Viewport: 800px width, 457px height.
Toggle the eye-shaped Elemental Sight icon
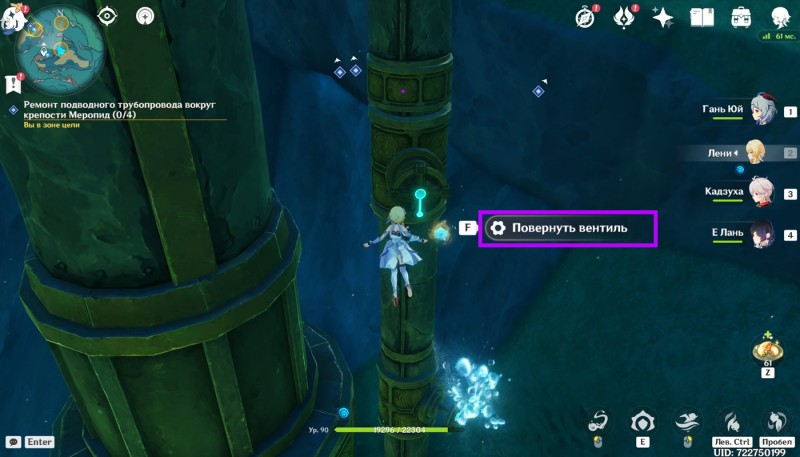[x=107, y=16]
